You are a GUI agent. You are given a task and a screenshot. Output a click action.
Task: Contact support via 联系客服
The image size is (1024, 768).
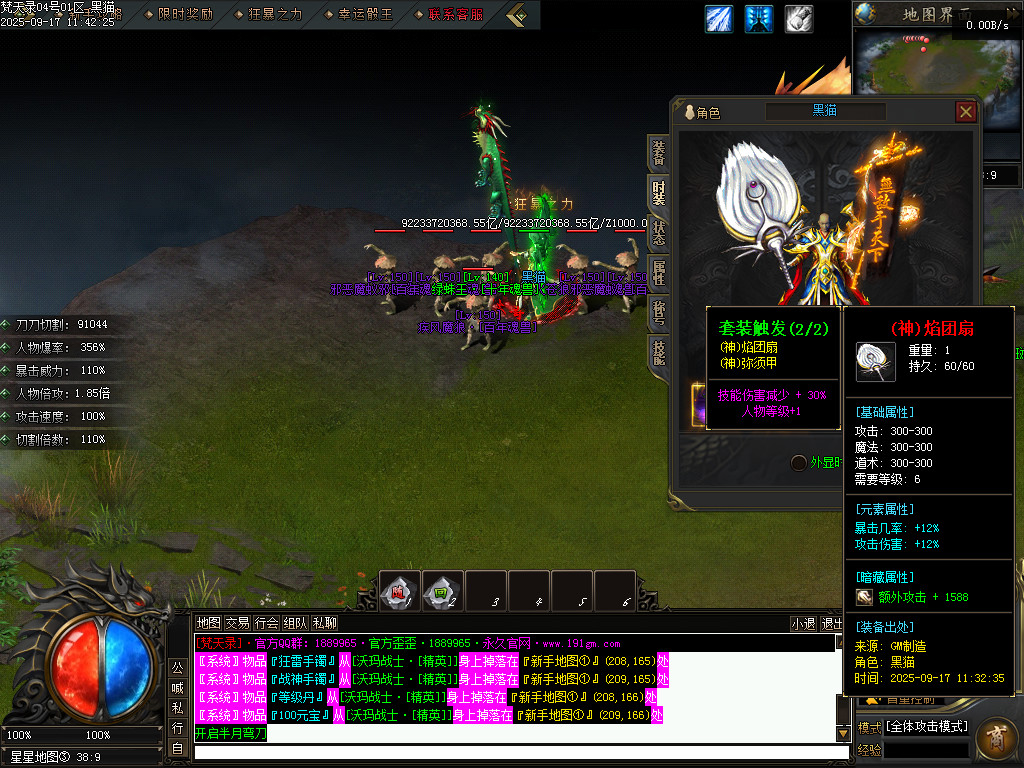click(450, 14)
